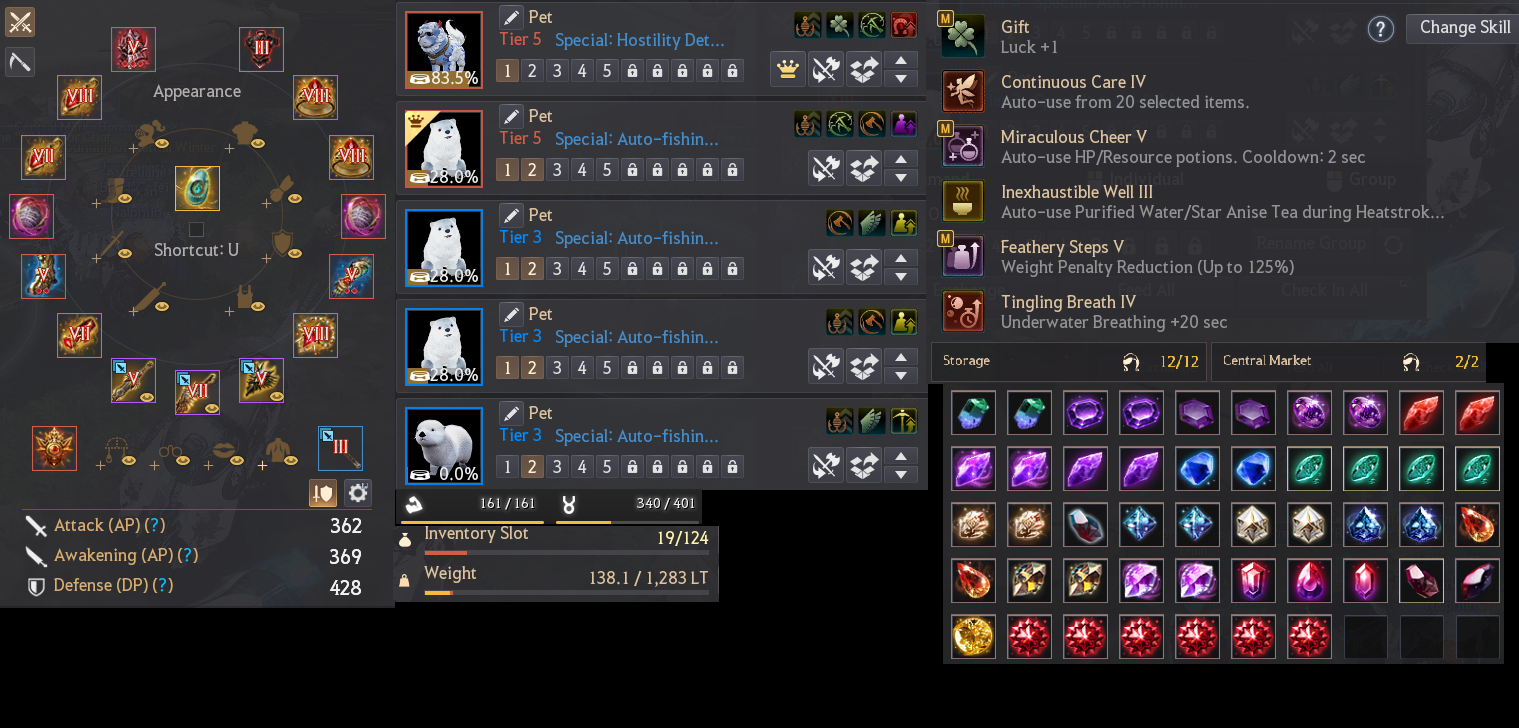
Task: Move the second pet up with the up arrow
Action: pos(900,161)
